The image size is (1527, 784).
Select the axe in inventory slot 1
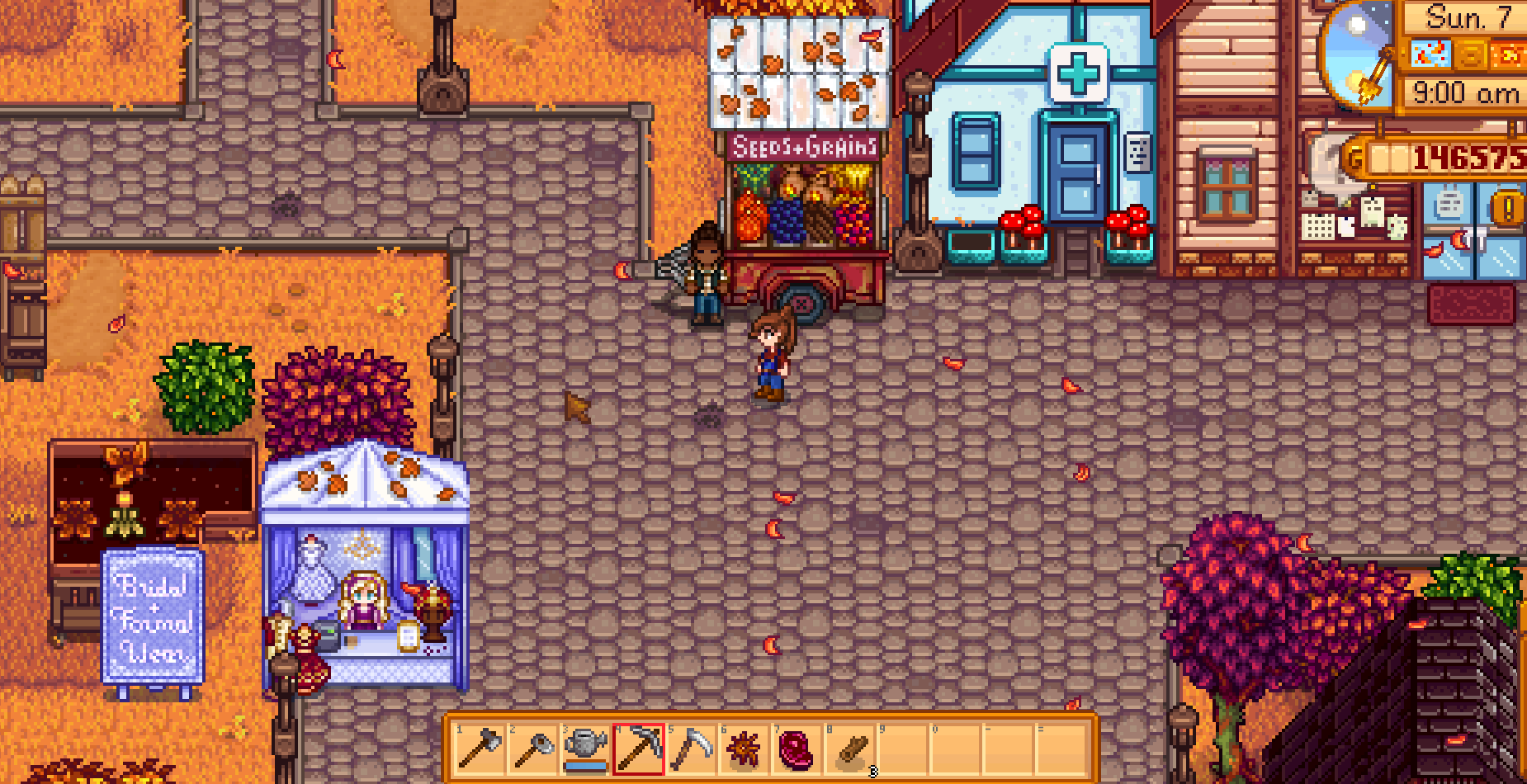coord(480,747)
